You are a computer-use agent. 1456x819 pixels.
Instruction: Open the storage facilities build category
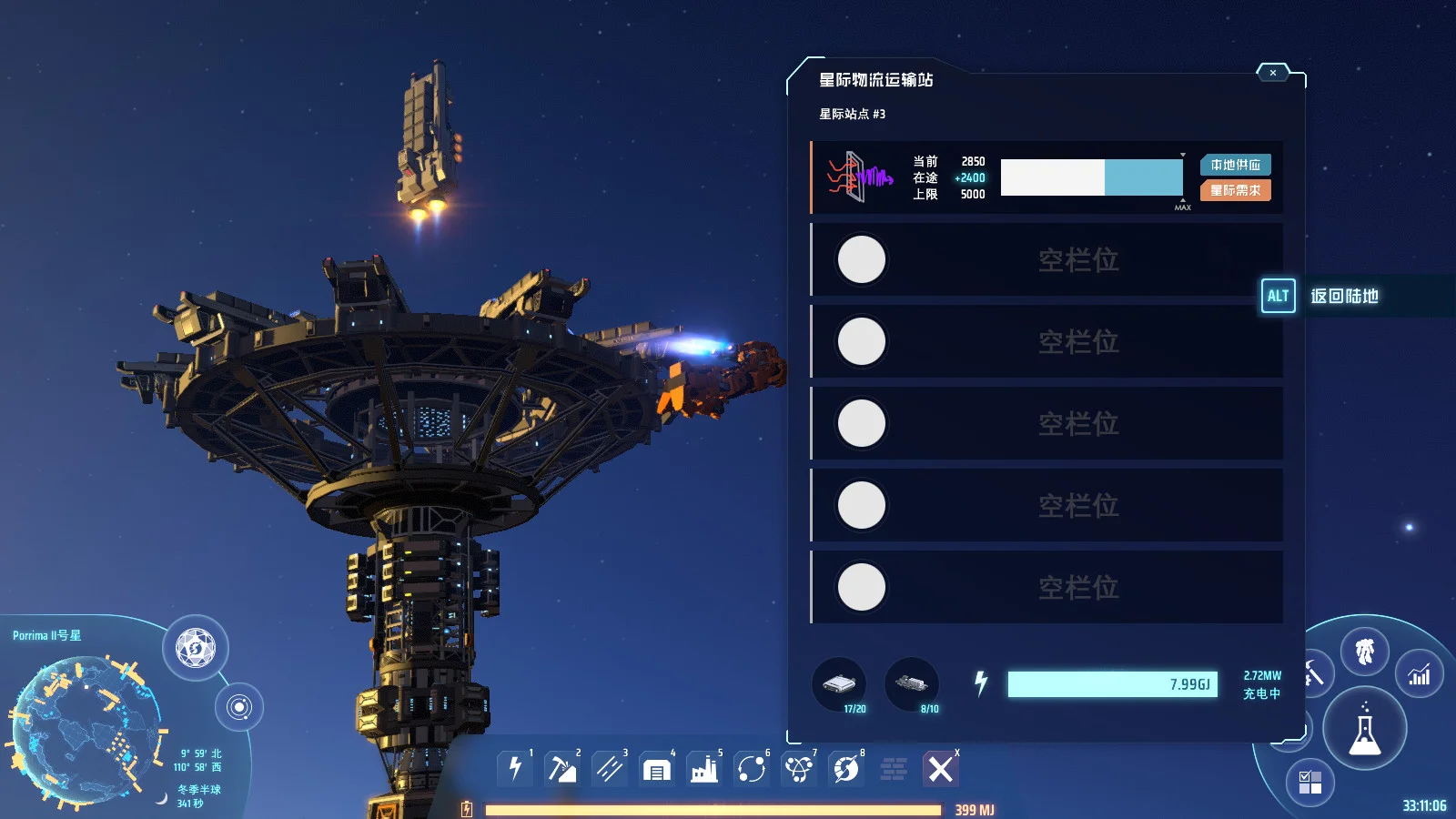[x=658, y=769]
